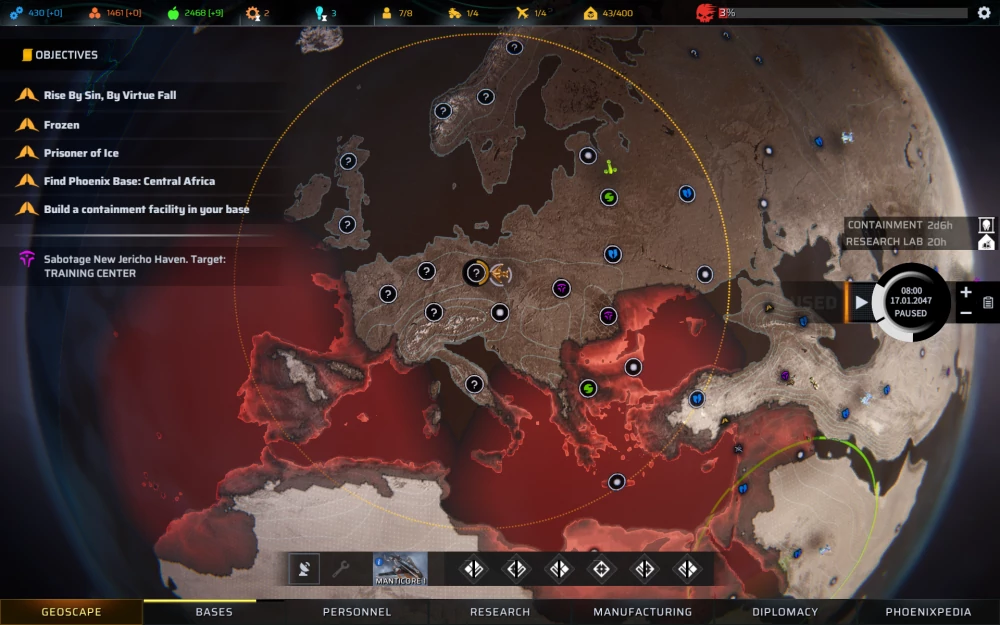
Task: Decrease time speed with the minus button
Action: [x=965, y=313]
